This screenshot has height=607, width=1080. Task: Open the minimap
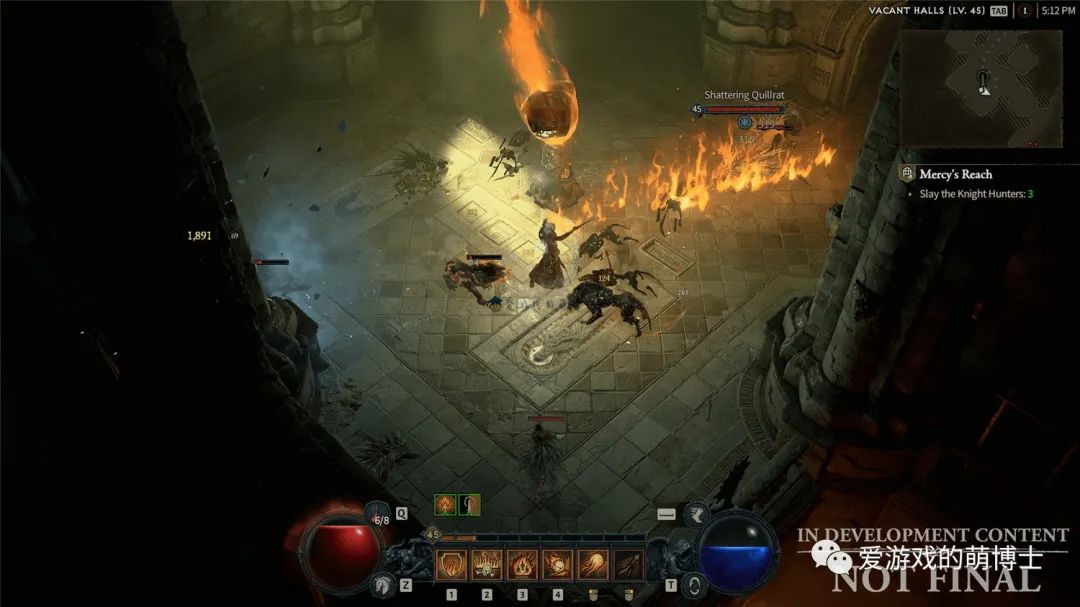[x=980, y=87]
